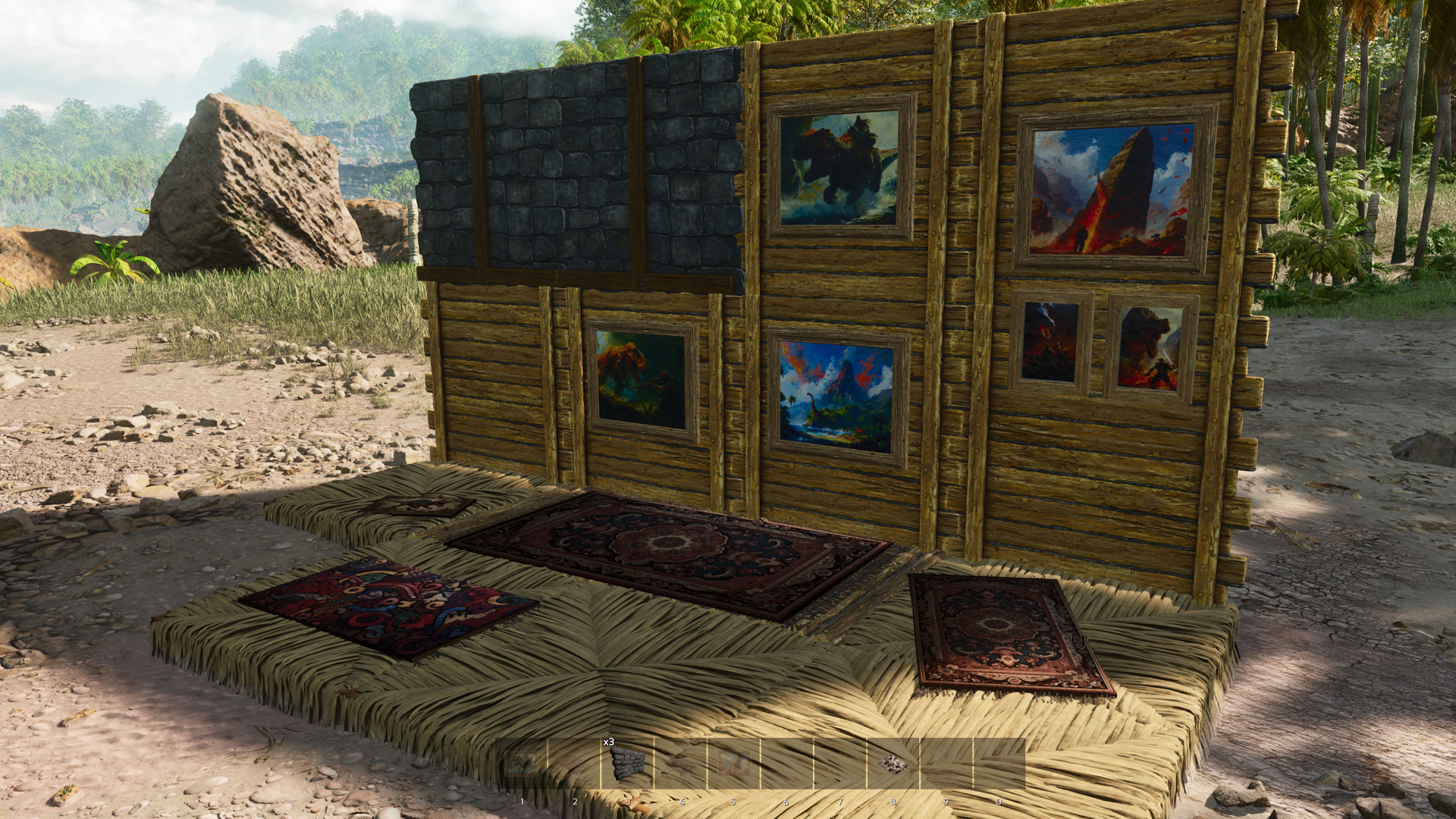
Task: Click empty hotbar slot 9
Action: 947,764
